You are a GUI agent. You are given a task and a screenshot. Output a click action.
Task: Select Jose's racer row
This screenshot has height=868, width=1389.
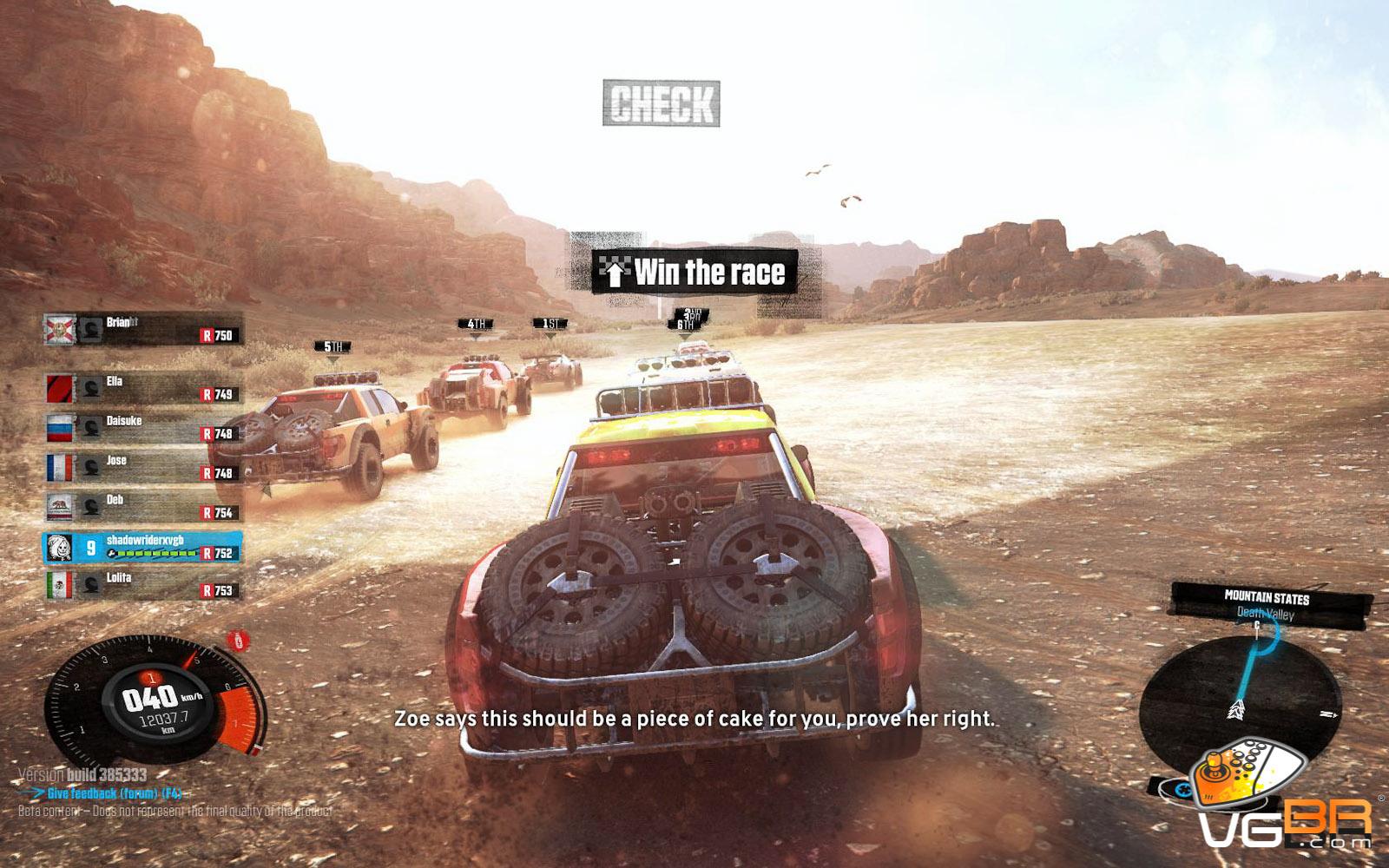pyautogui.click(x=143, y=467)
